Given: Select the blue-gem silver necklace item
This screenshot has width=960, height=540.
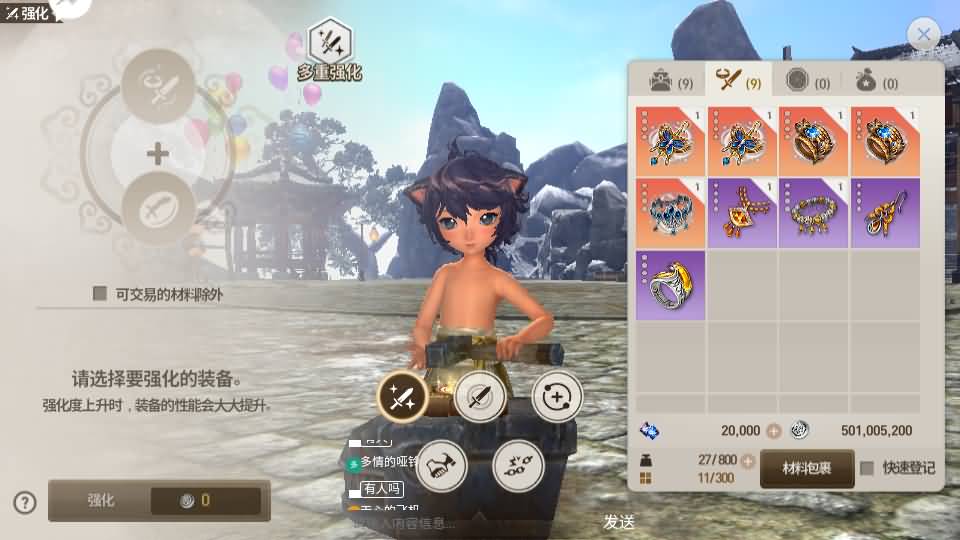Looking at the screenshot, I should pyautogui.click(x=670, y=212).
